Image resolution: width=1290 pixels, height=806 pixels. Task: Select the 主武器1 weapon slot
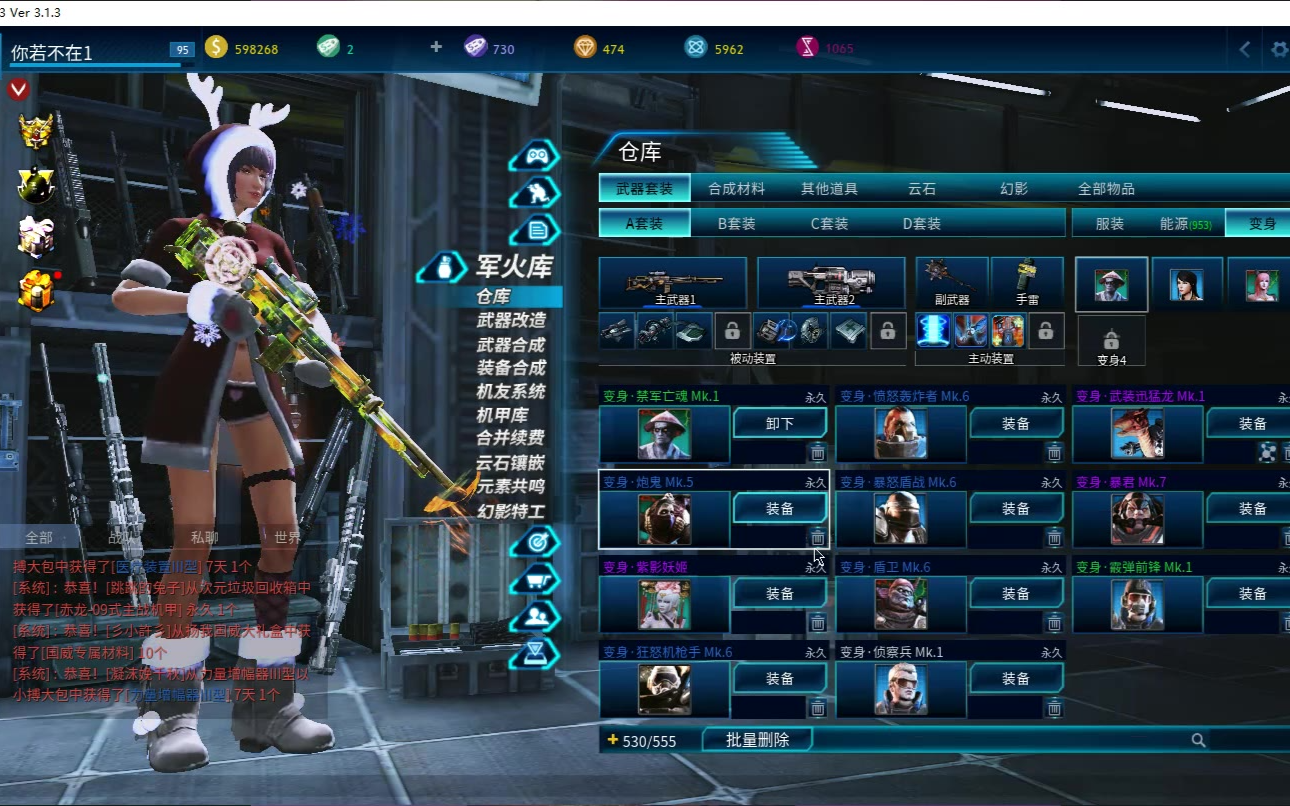(673, 282)
